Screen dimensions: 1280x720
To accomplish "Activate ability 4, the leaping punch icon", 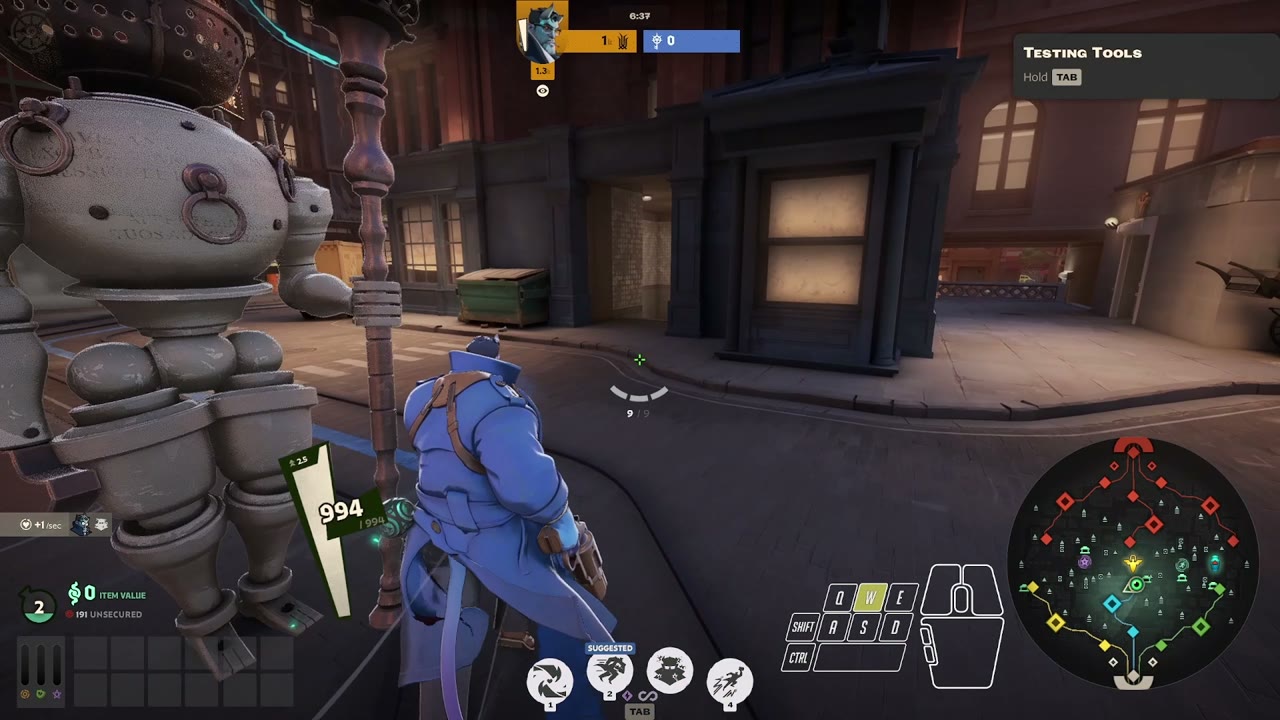I will click(730, 680).
